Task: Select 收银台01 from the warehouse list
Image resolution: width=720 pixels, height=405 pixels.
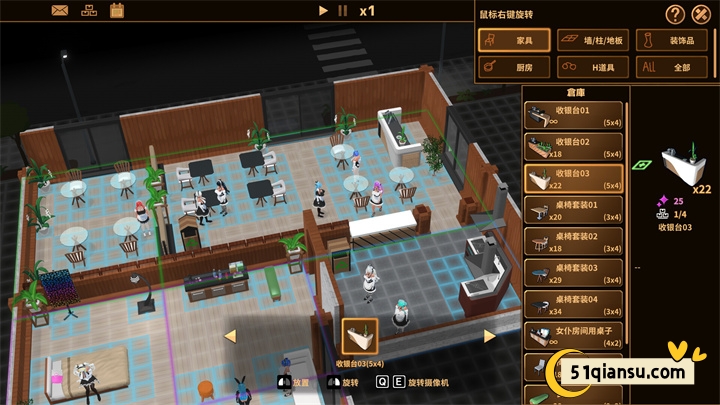Action: coord(573,116)
